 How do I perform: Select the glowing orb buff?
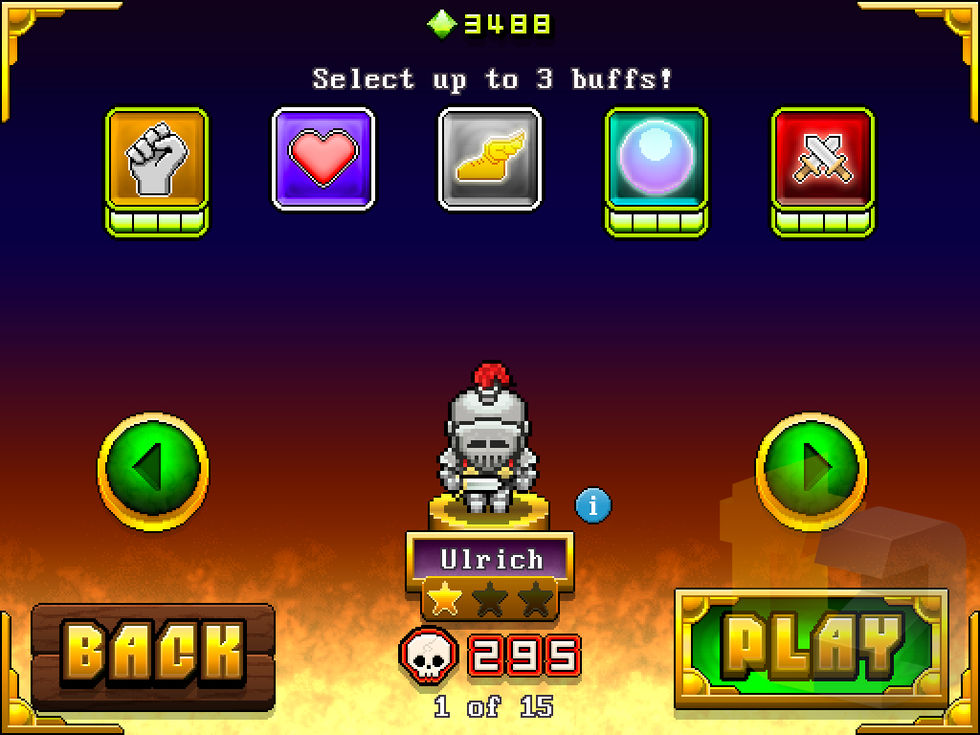pos(656,160)
